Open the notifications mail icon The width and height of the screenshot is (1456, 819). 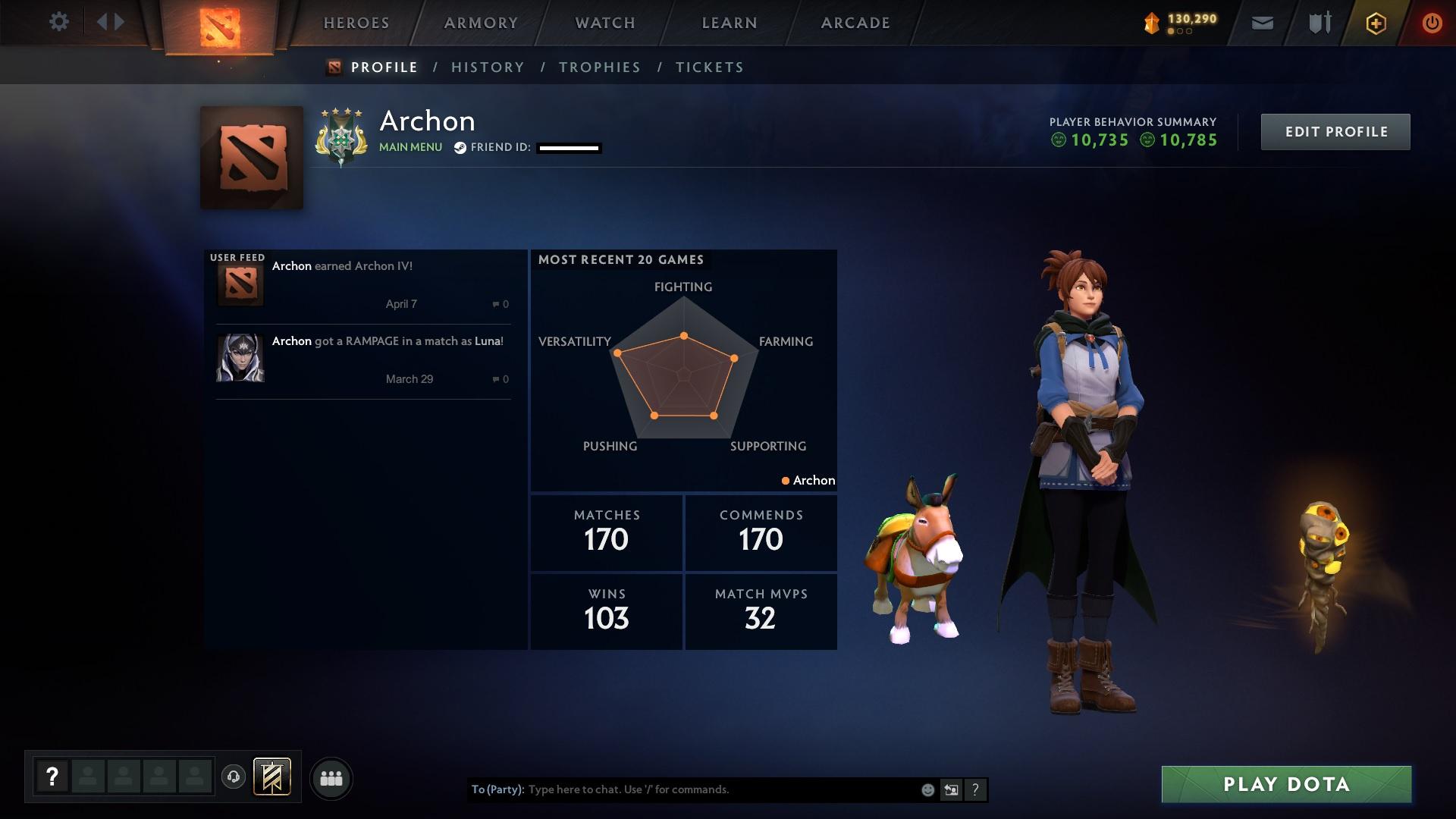point(1262,23)
